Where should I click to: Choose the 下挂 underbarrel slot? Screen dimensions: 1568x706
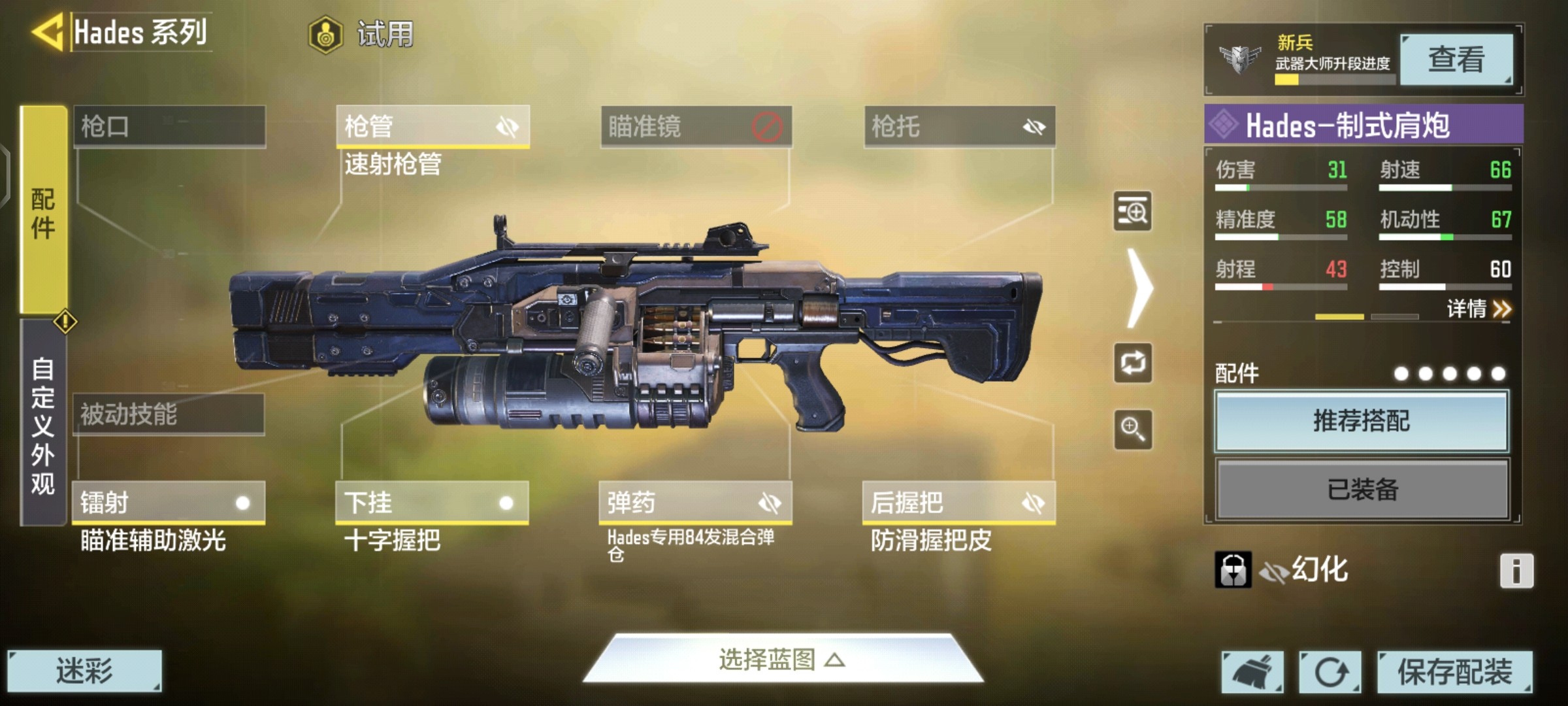click(432, 503)
